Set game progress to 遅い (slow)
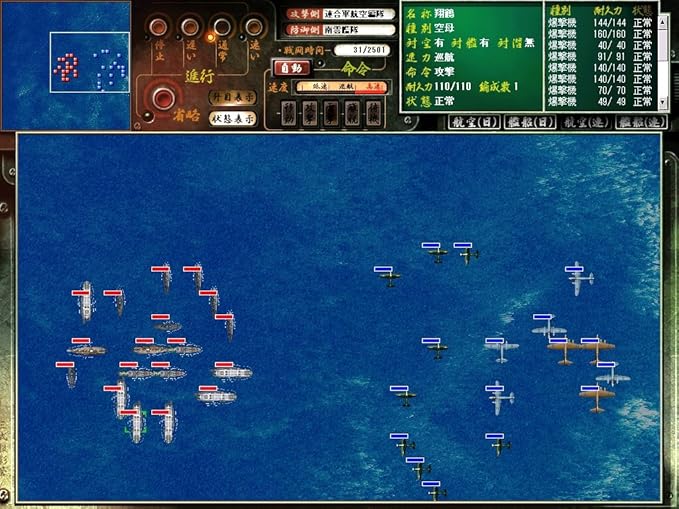The height and width of the screenshot is (509, 679). (188, 26)
